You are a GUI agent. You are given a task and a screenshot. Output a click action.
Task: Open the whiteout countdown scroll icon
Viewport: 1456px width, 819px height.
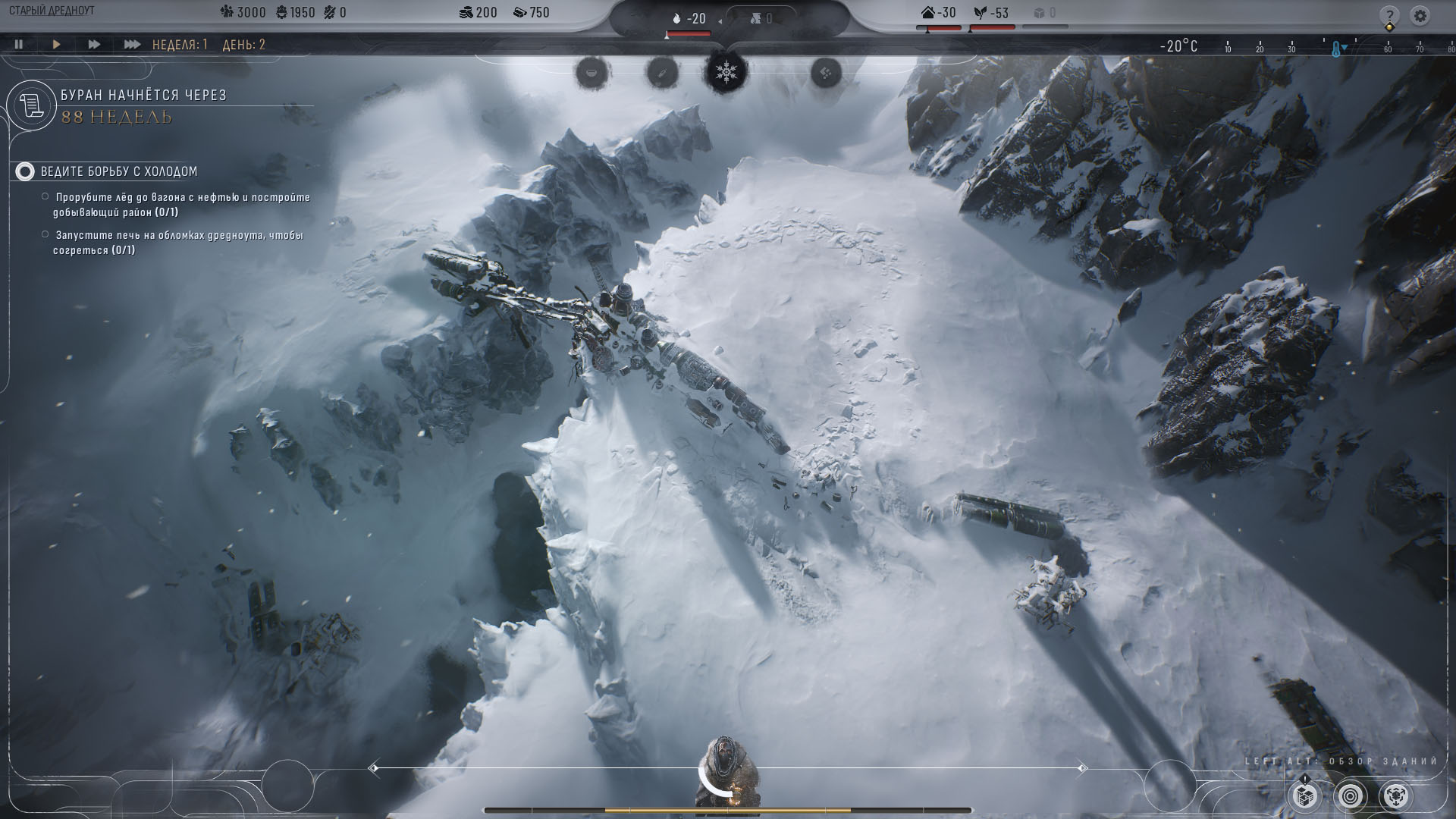pos(32,105)
